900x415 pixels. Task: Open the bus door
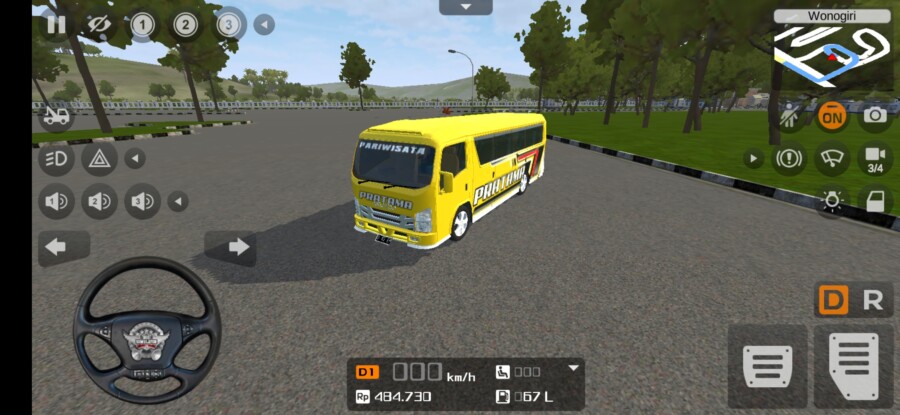pos(875,201)
